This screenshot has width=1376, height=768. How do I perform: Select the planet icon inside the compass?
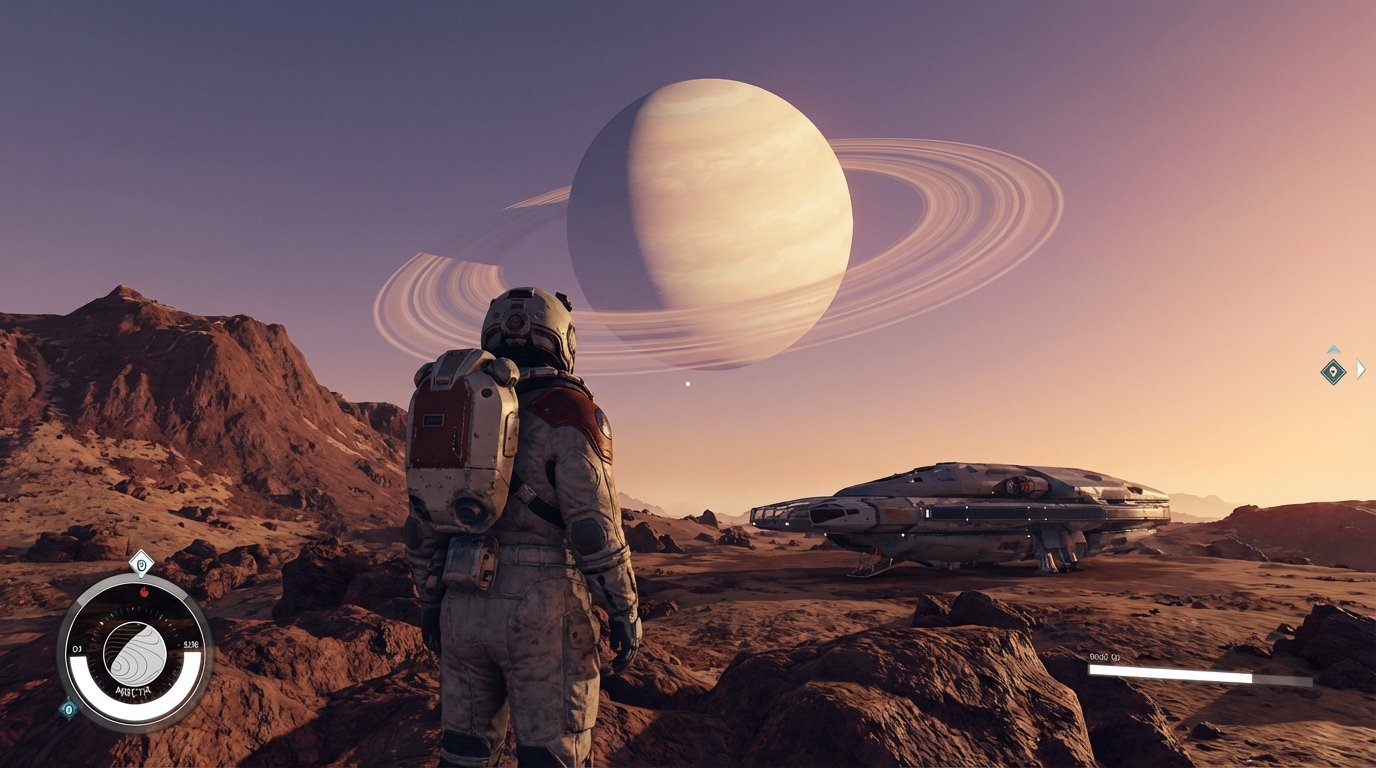point(135,654)
